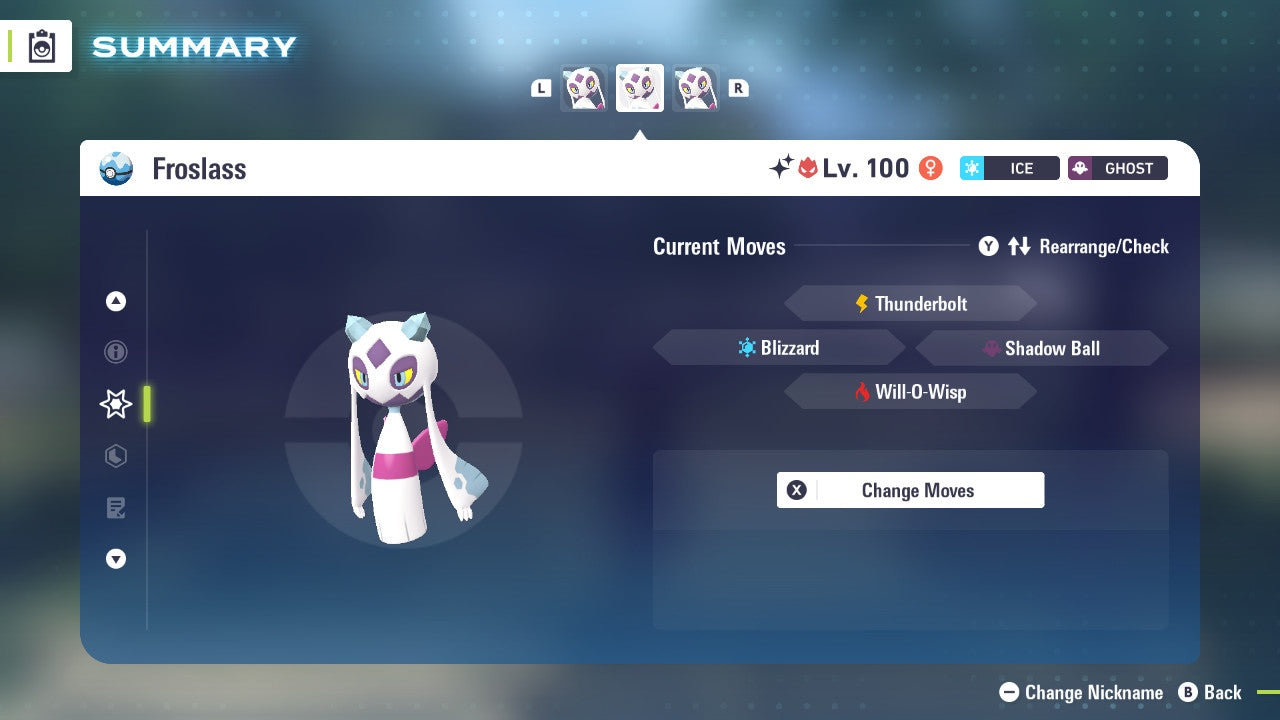This screenshot has height=720, width=1280.
Task: Open the info page icon in the sidebar
Action: click(x=115, y=352)
